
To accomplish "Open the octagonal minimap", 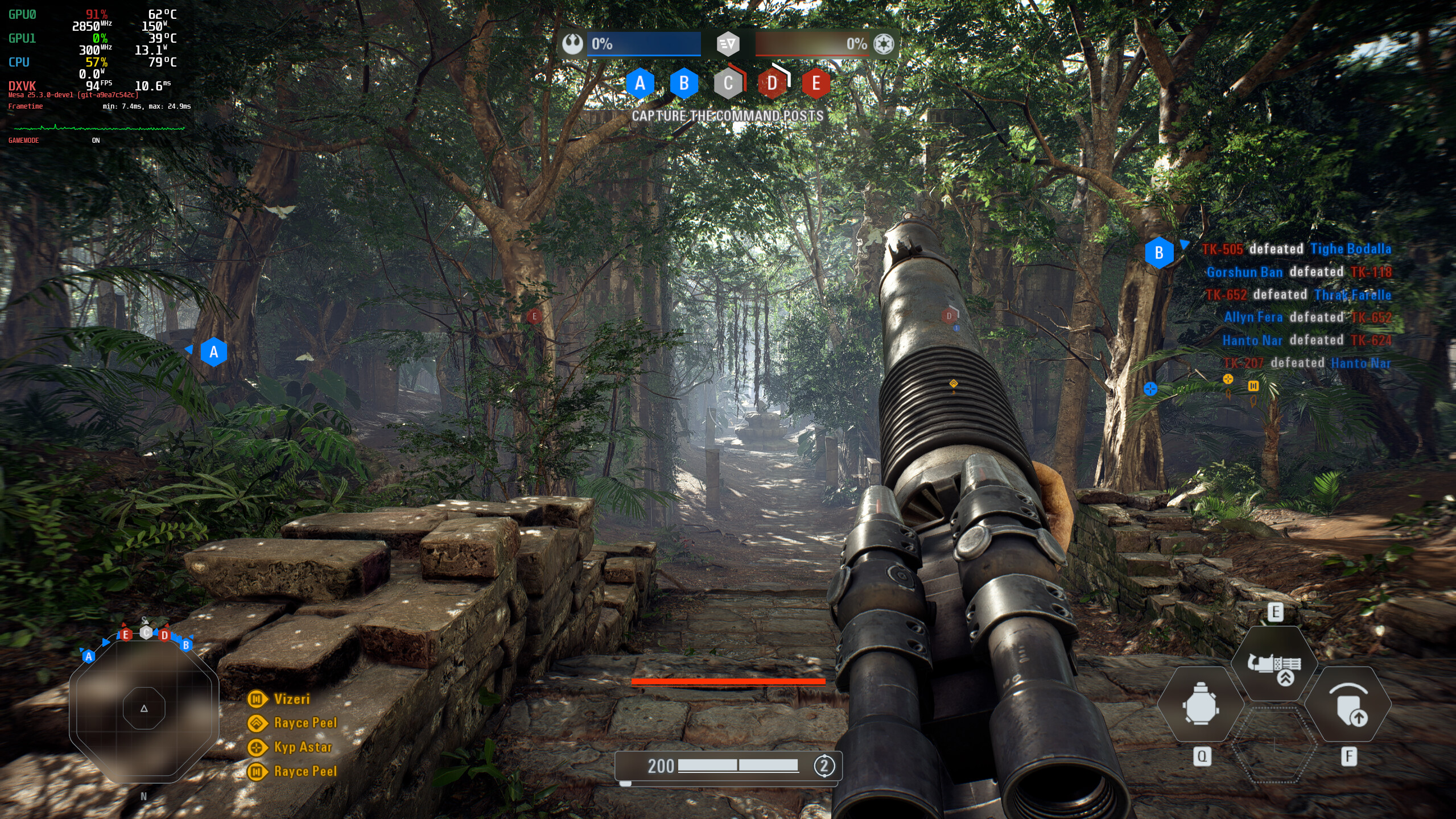I will 144,708.
